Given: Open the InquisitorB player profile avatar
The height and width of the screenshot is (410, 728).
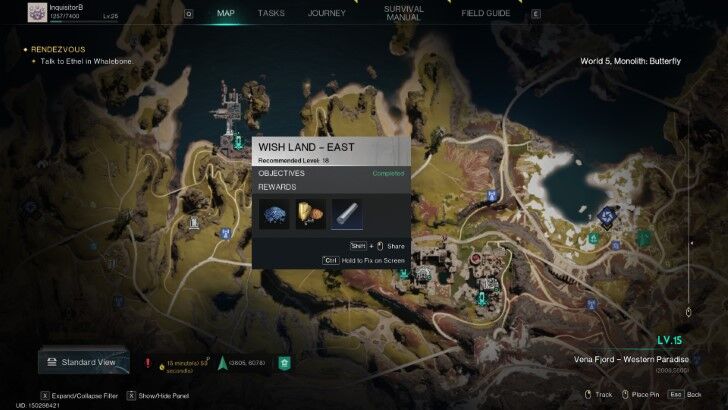Looking at the screenshot, I should coord(36,11).
